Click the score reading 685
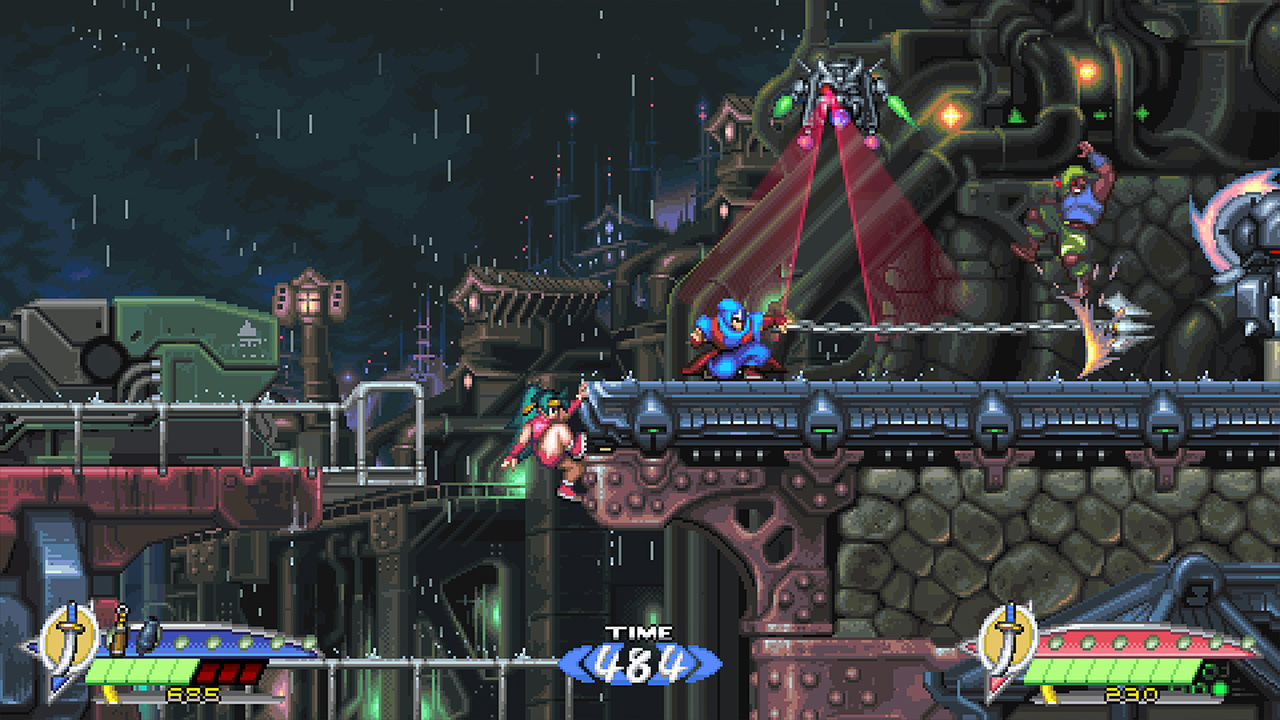 (192, 694)
